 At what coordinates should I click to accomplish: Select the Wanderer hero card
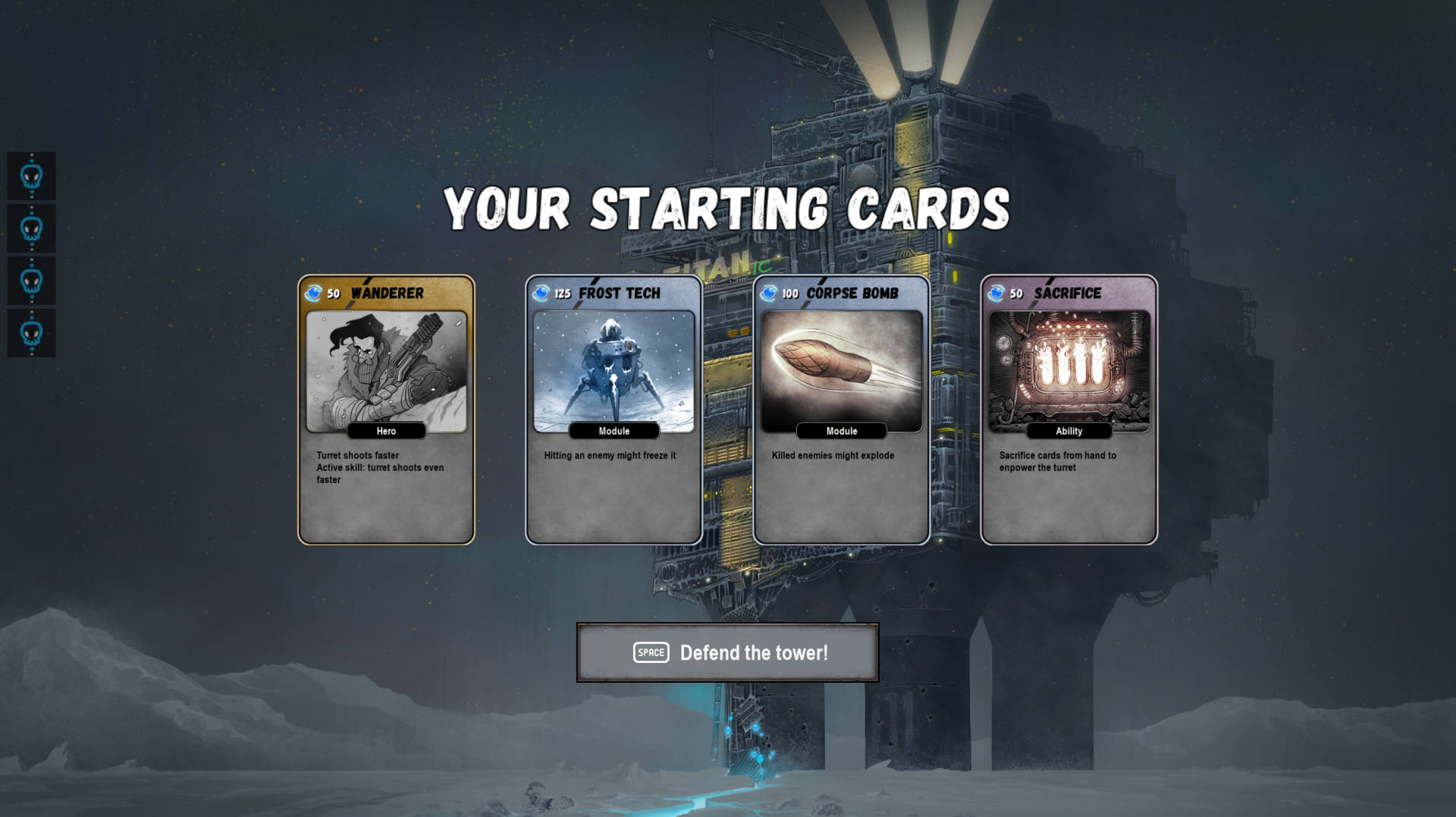387,410
